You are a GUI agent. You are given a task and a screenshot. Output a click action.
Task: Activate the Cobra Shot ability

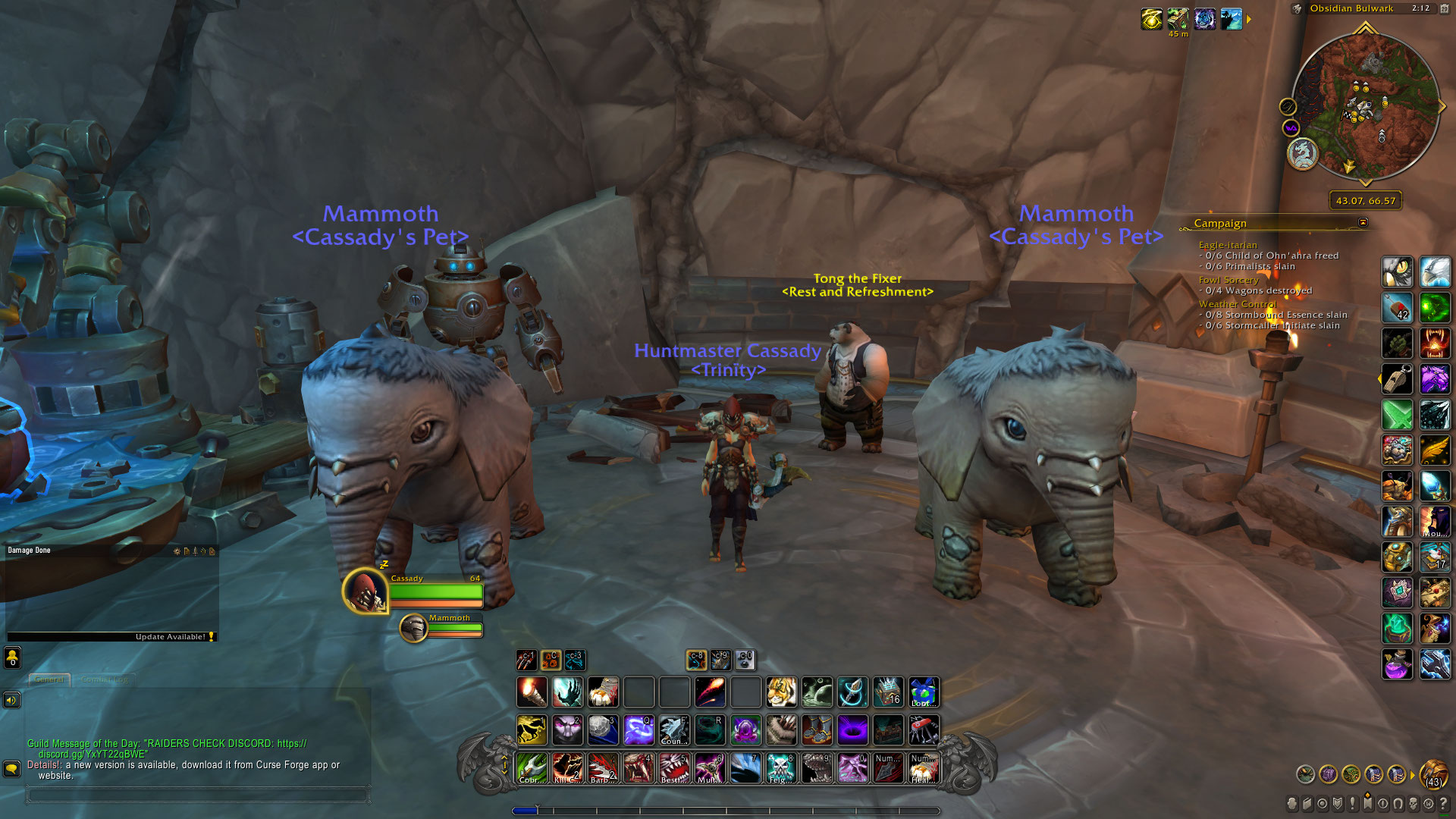tap(532, 768)
